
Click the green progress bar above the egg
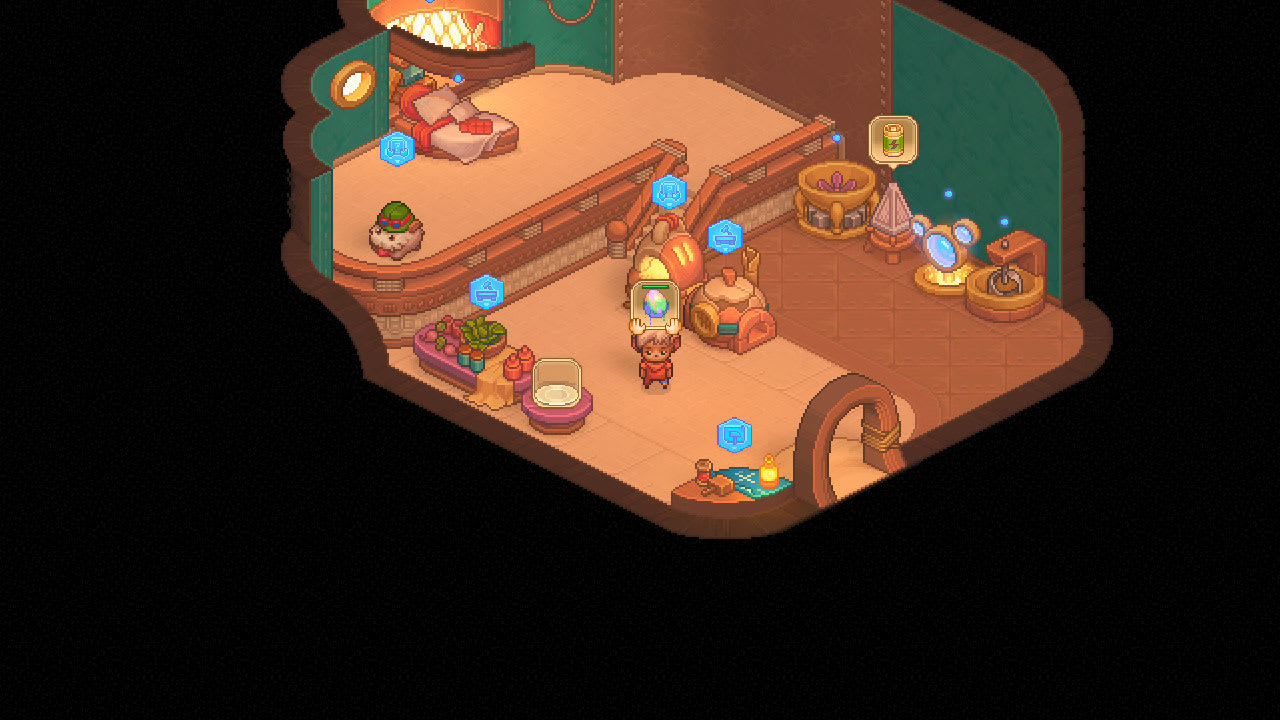(654, 287)
